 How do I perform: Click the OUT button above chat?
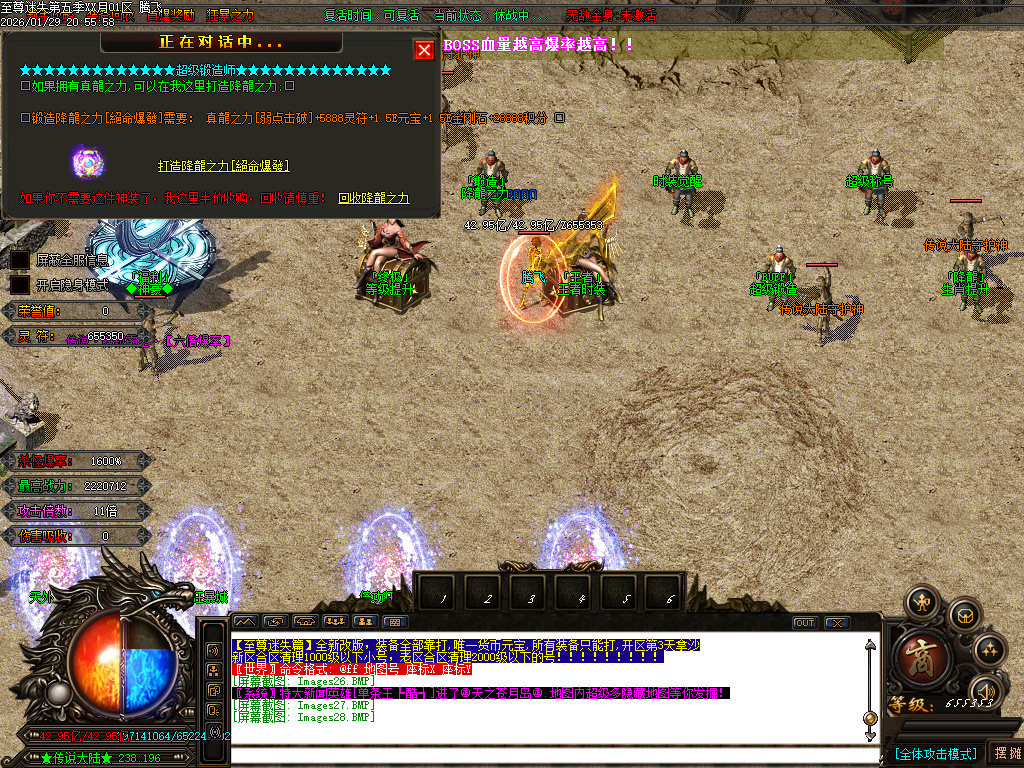(x=805, y=622)
